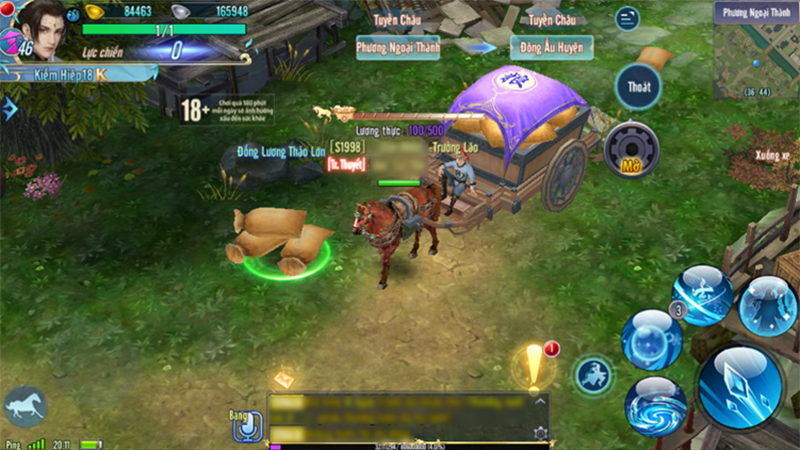Open the gear button labeled Mở
Screen dimensions: 800x450
click(630, 148)
